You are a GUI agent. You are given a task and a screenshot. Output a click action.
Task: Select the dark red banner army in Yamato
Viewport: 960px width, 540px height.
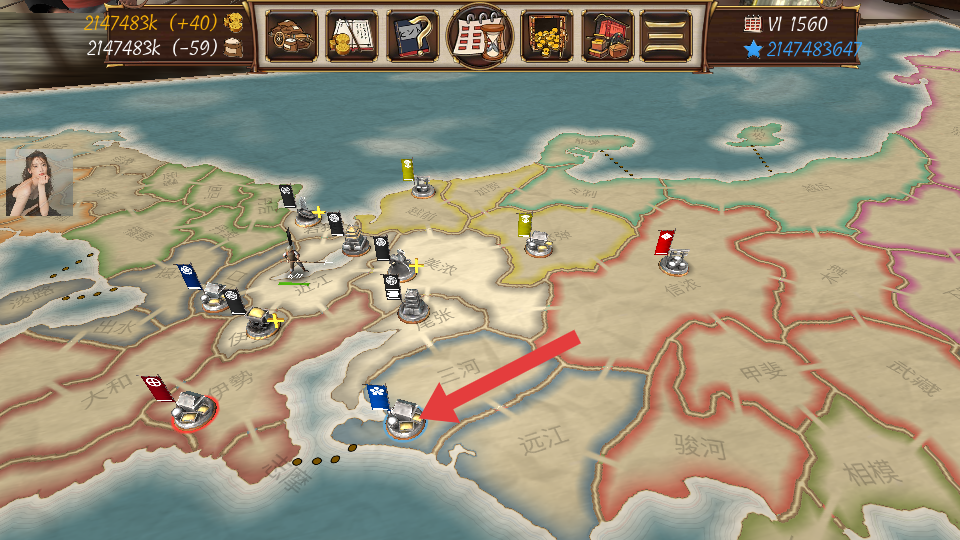190,408
